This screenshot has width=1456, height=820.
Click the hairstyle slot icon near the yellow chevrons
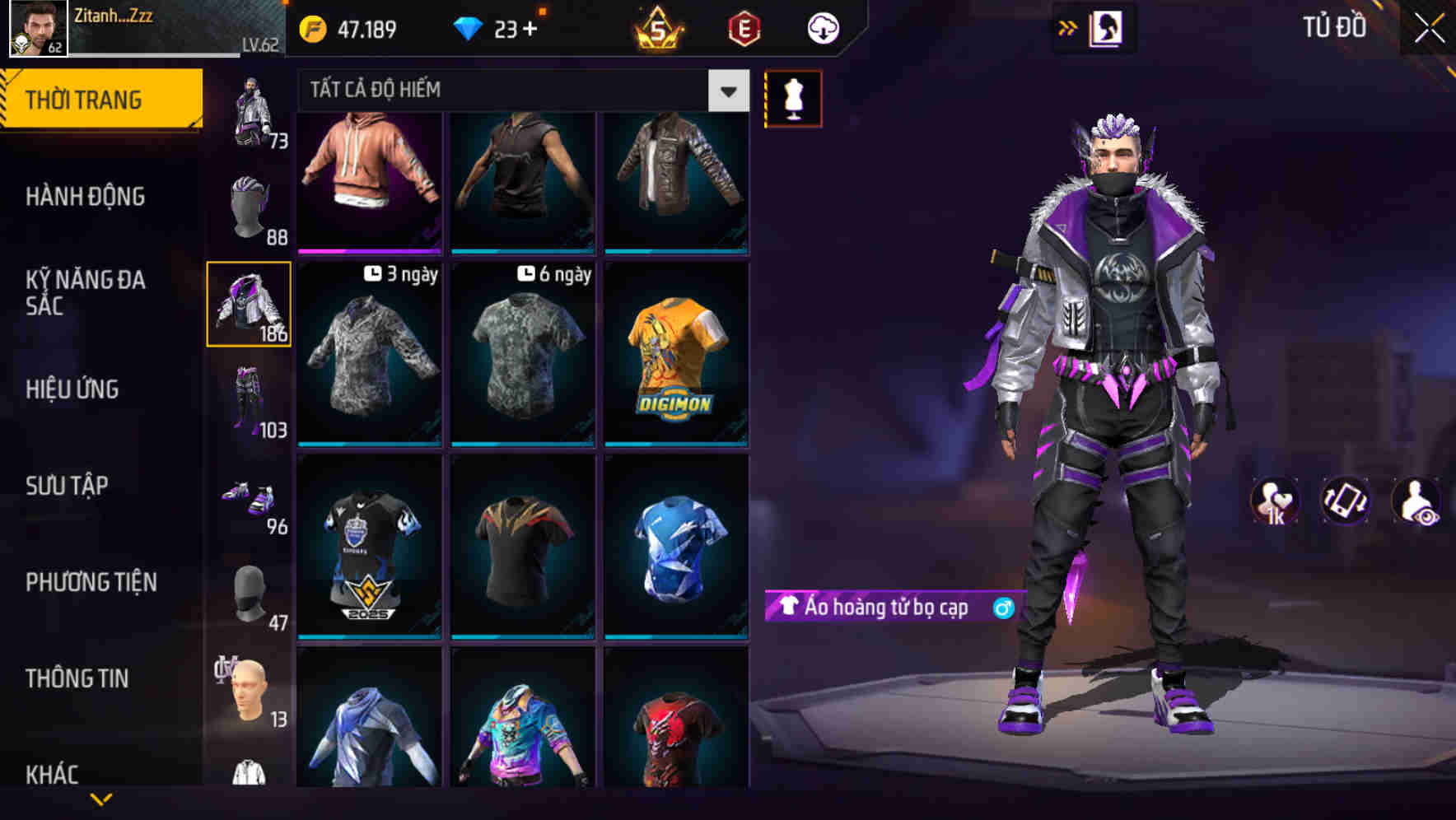[x=1104, y=27]
